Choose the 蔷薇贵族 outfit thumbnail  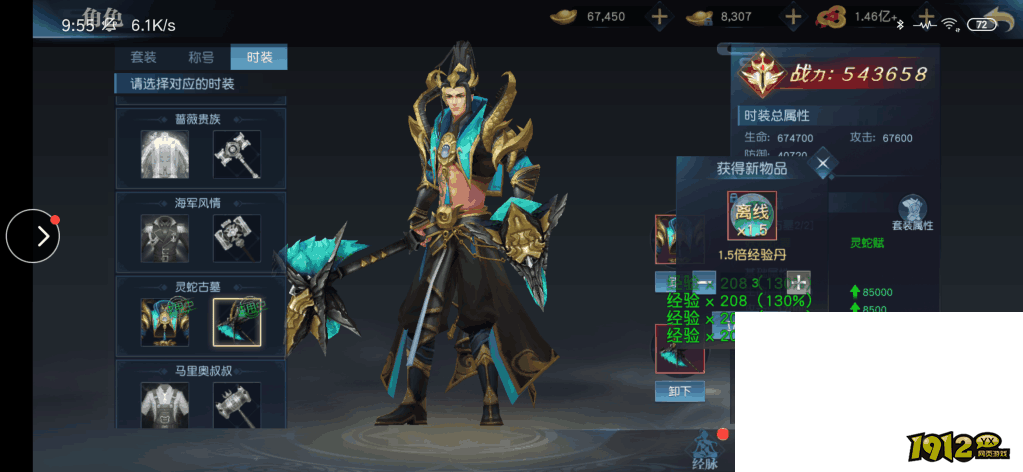[x=165, y=155]
